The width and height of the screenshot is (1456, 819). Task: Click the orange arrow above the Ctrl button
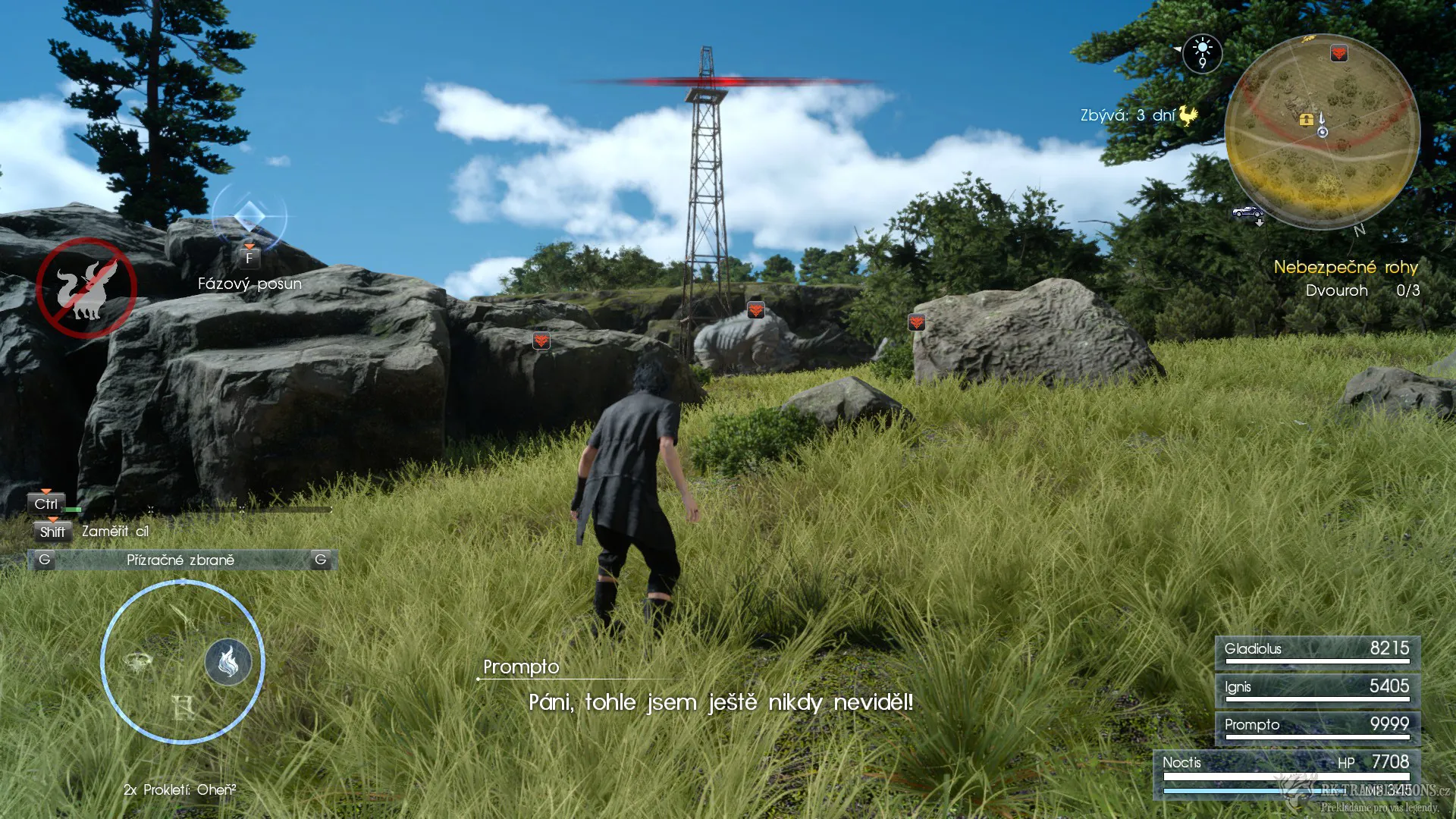click(47, 491)
